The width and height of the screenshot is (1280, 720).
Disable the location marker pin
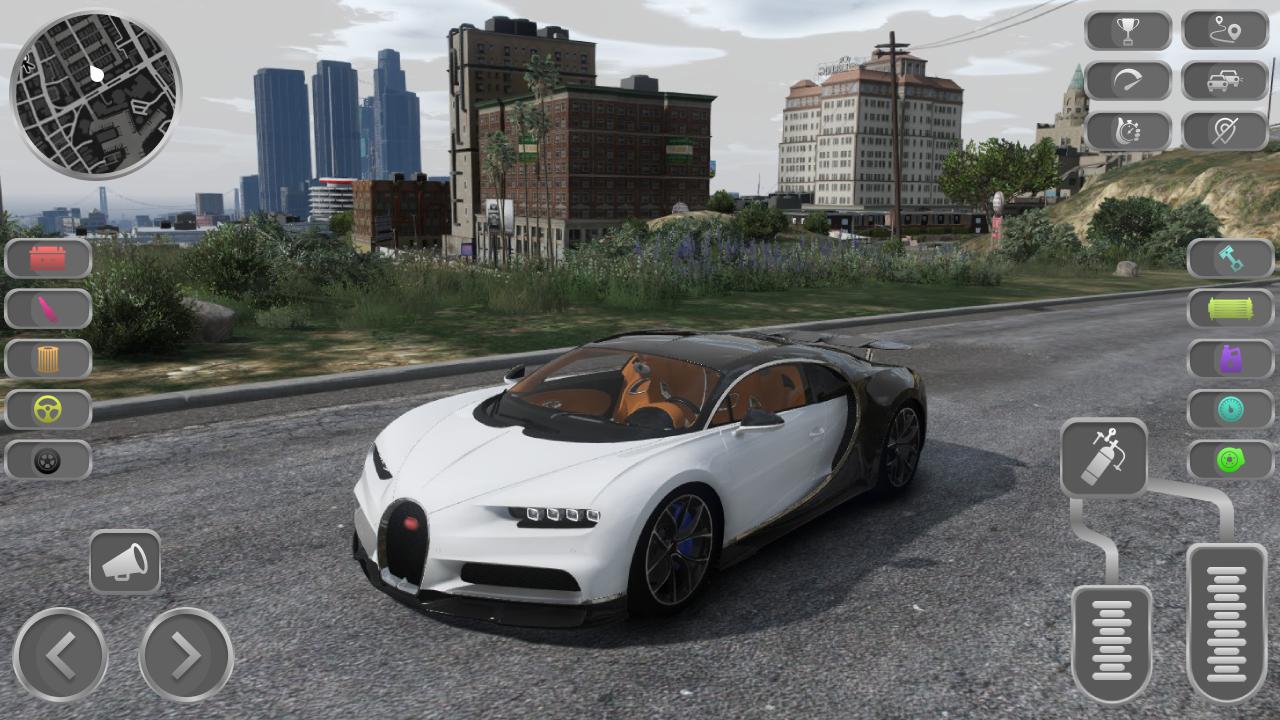(x=1226, y=130)
